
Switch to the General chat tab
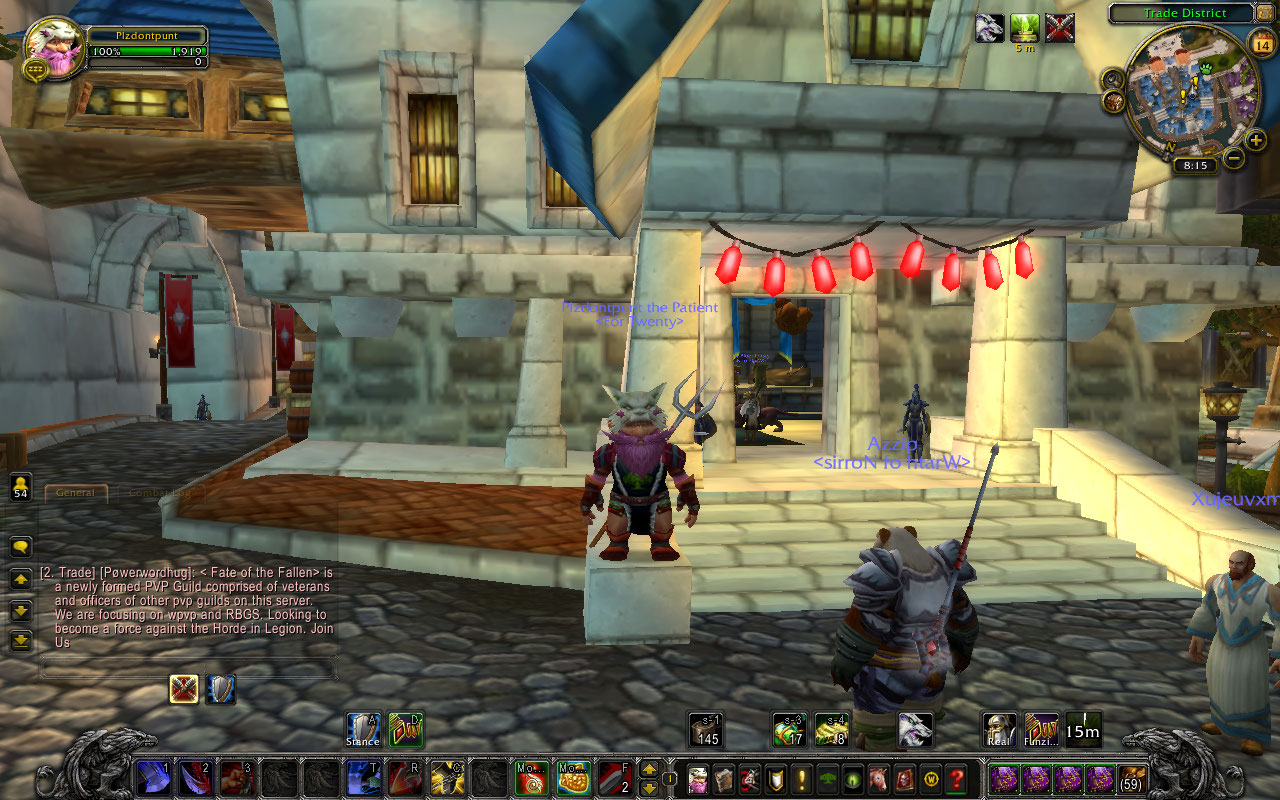click(76, 493)
